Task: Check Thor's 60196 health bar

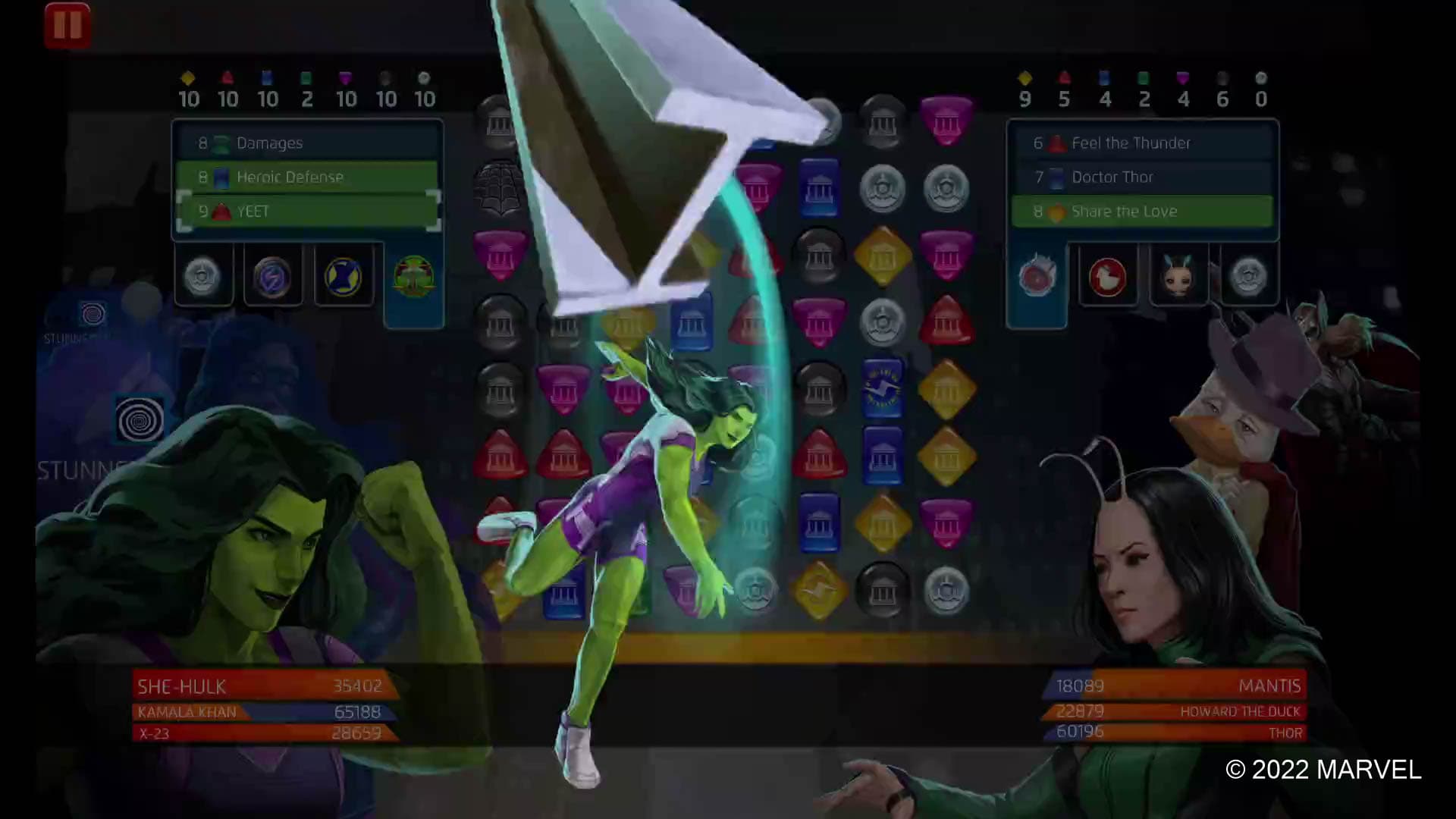Action: click(x=1168, y=732)
